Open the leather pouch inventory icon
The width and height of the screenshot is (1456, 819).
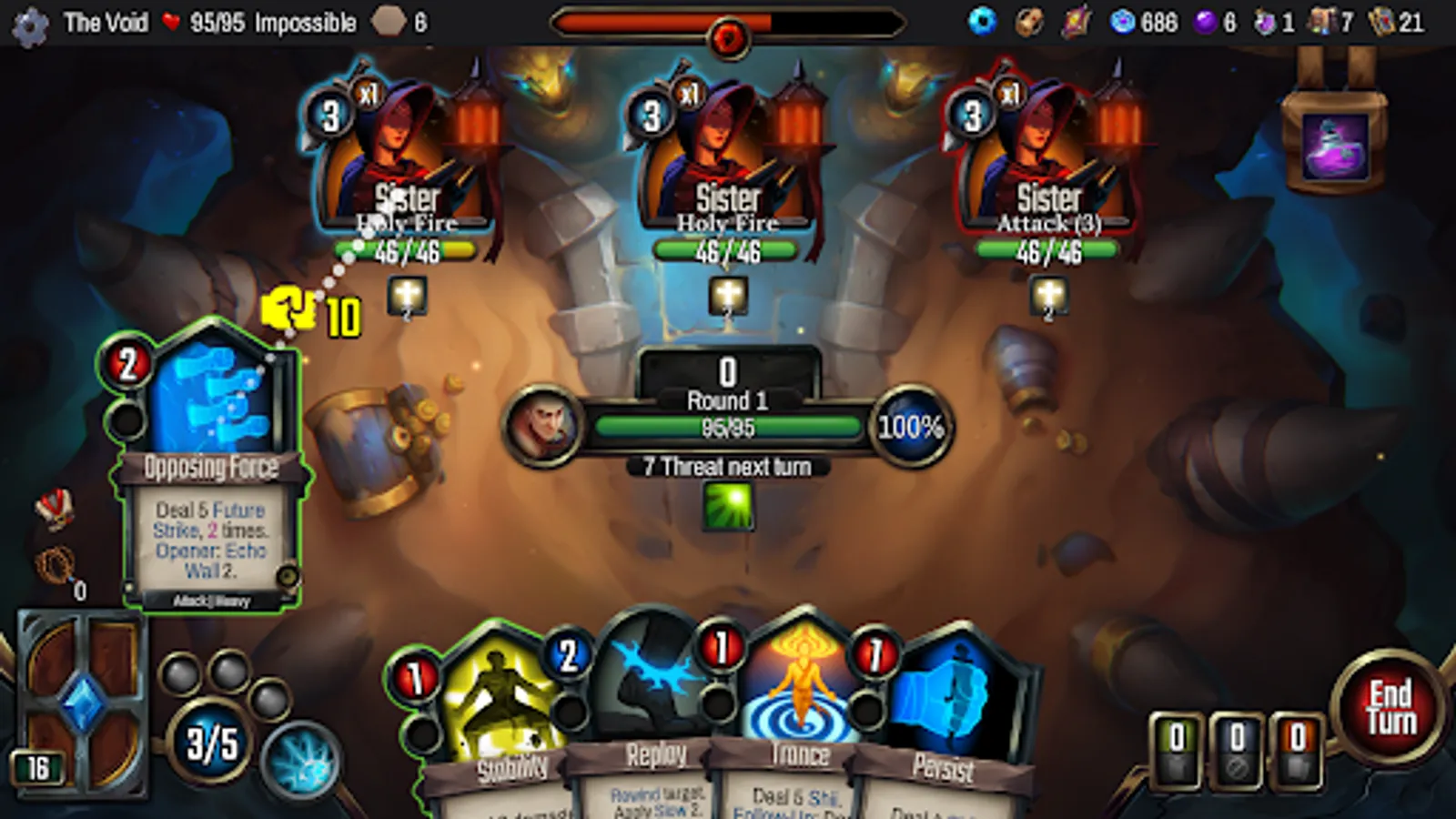pos(1029,22)
